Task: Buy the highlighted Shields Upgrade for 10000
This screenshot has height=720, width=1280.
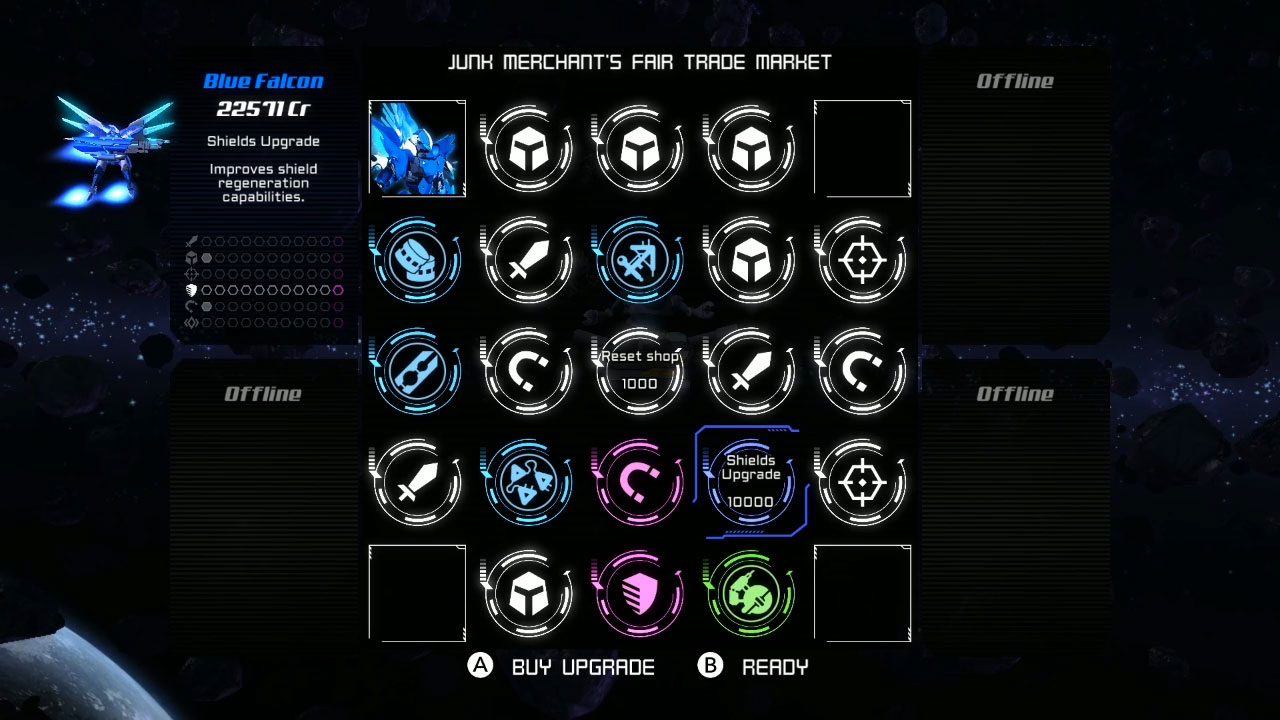Action: point(750,482)
